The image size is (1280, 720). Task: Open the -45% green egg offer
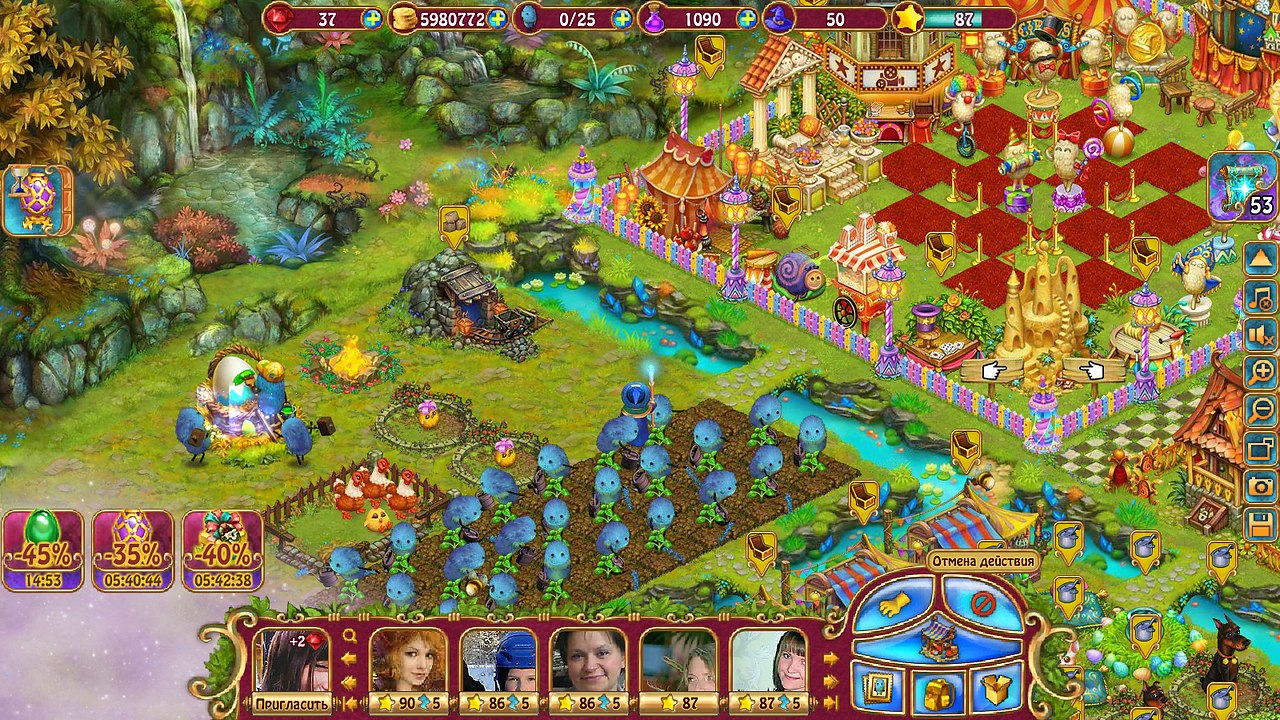point(42,549)
